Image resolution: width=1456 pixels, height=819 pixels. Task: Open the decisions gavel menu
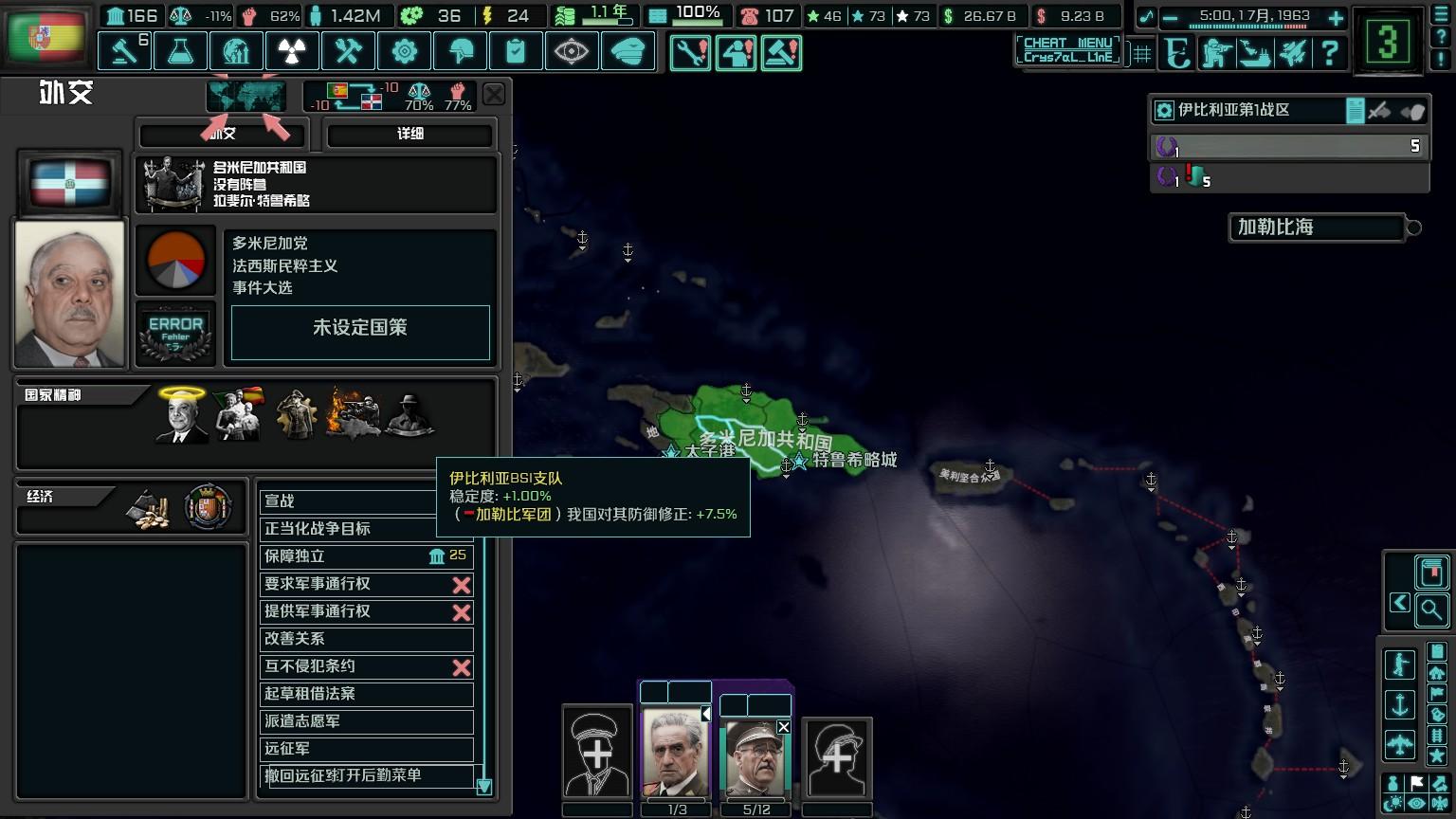tap(124, 51)
